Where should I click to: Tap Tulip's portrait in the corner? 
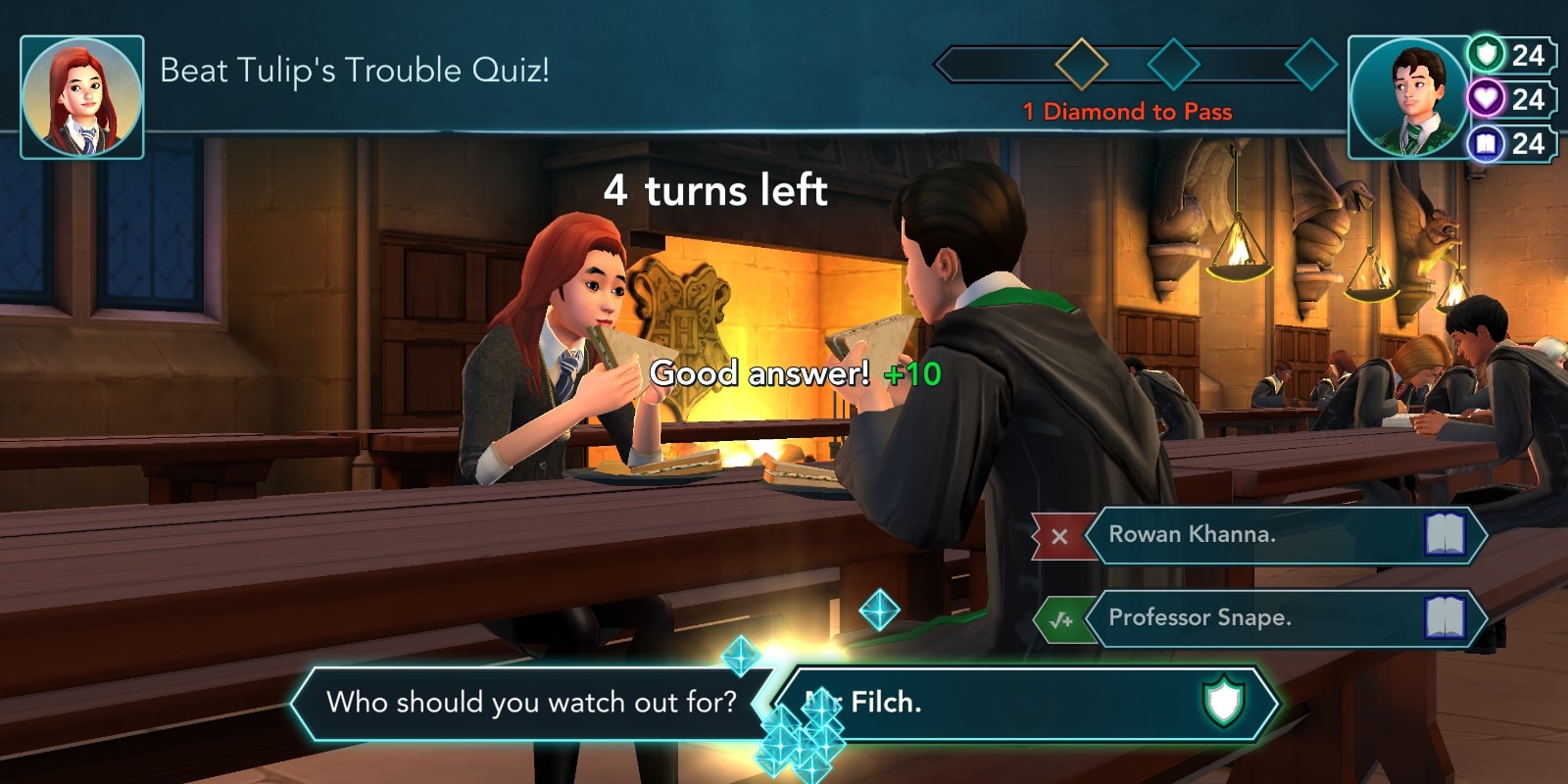point(82,98)
